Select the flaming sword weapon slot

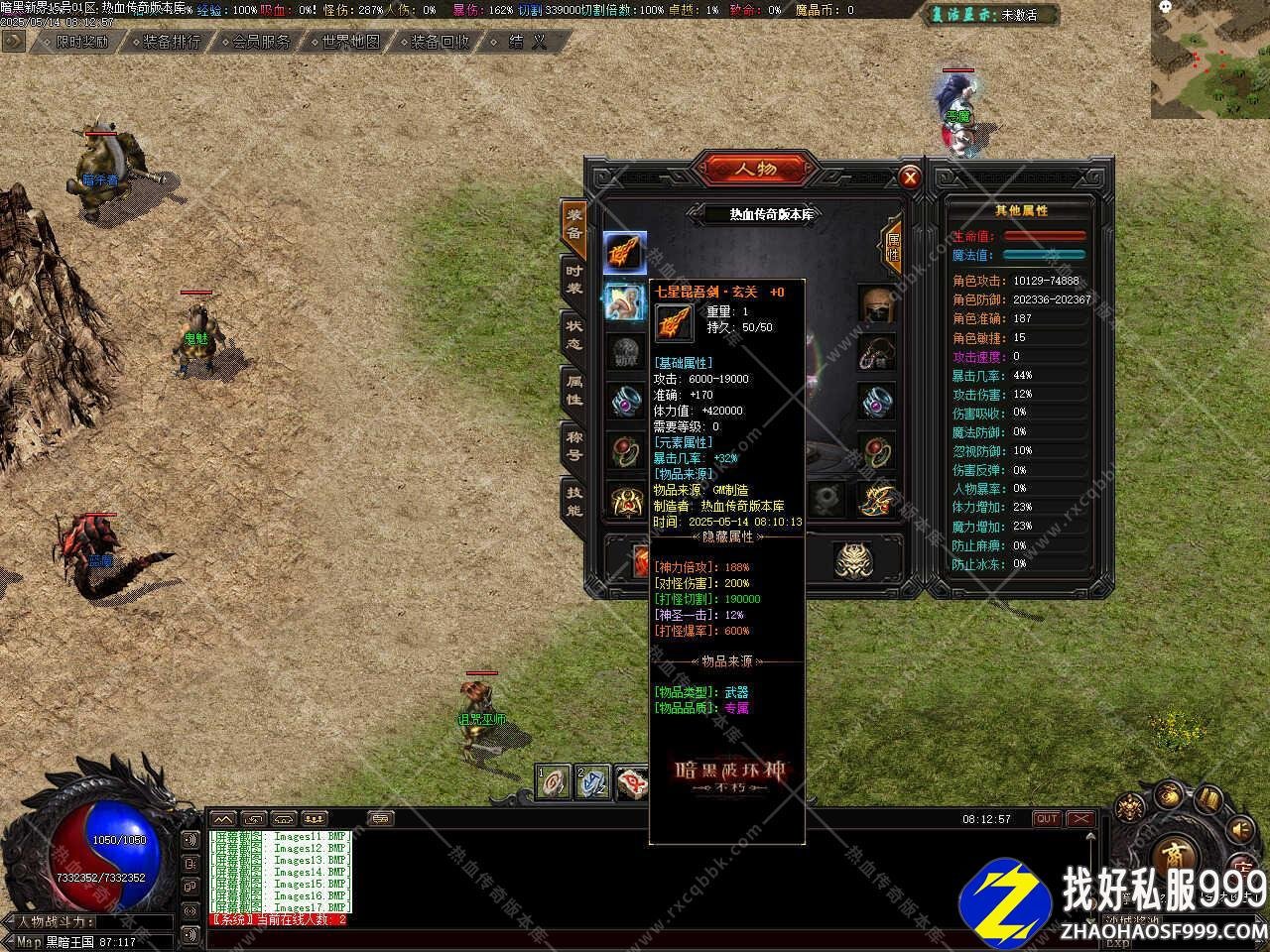pos(625,253)
